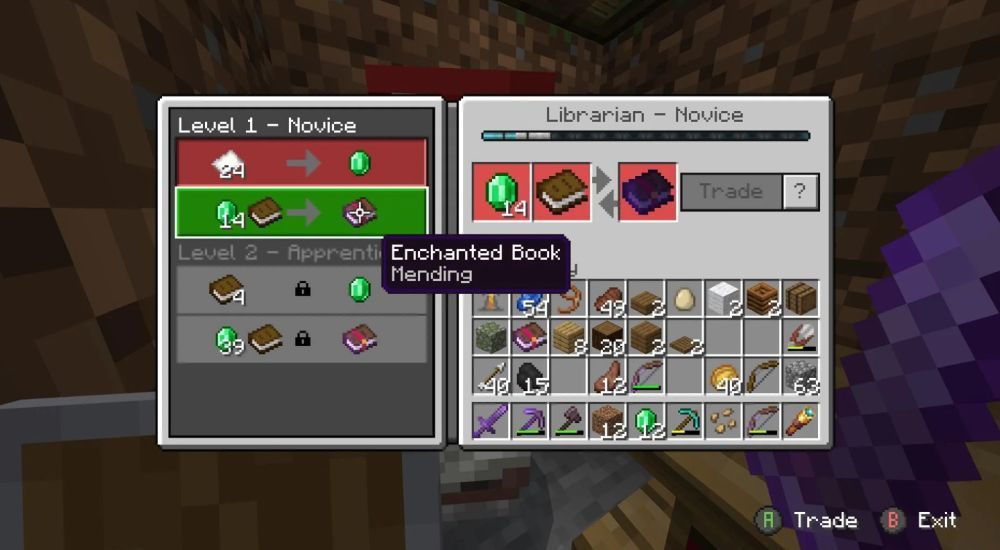Select the locked books for emerald trade

click(x=301, y=290)
